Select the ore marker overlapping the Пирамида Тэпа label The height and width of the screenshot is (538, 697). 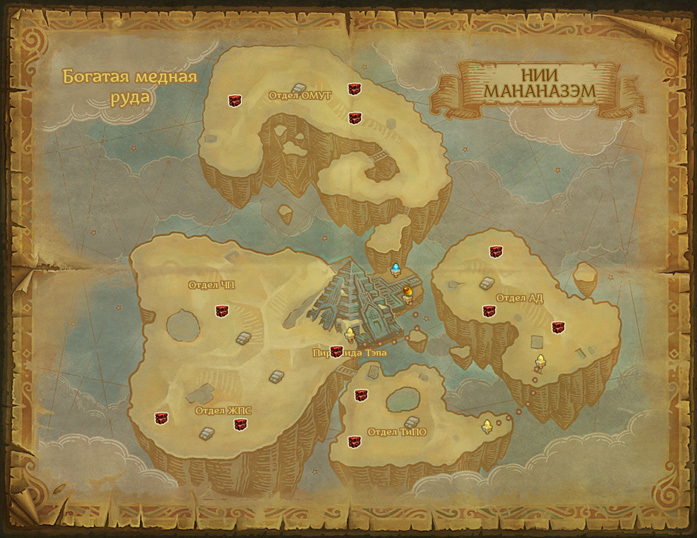(x=336, y=351)
